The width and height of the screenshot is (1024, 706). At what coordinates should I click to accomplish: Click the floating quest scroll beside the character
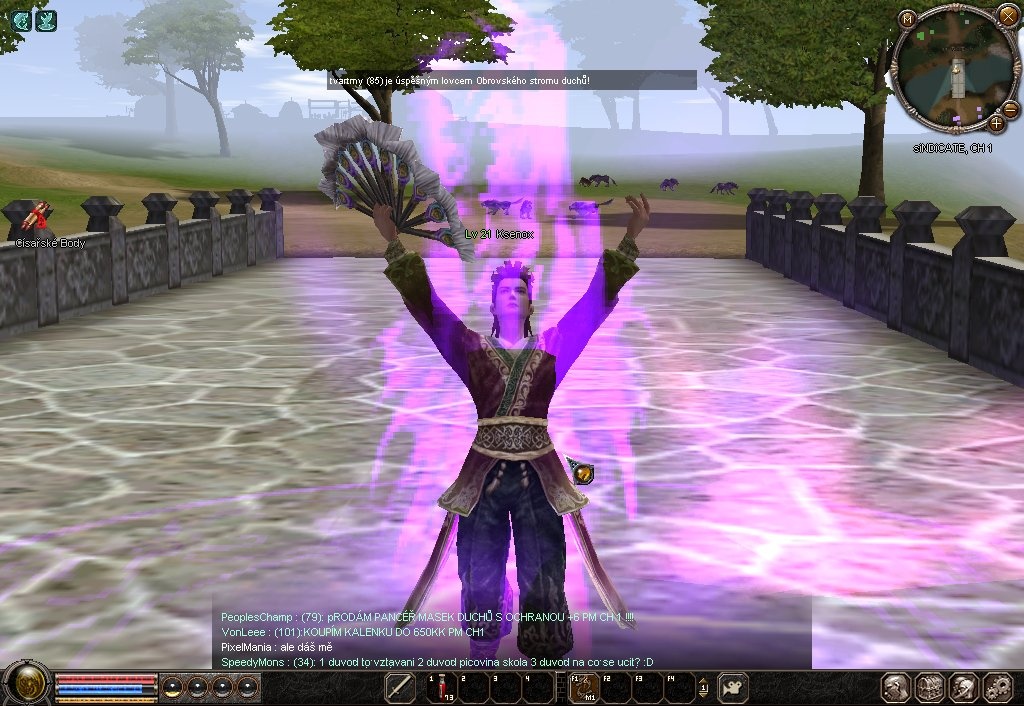coord(582,471)
